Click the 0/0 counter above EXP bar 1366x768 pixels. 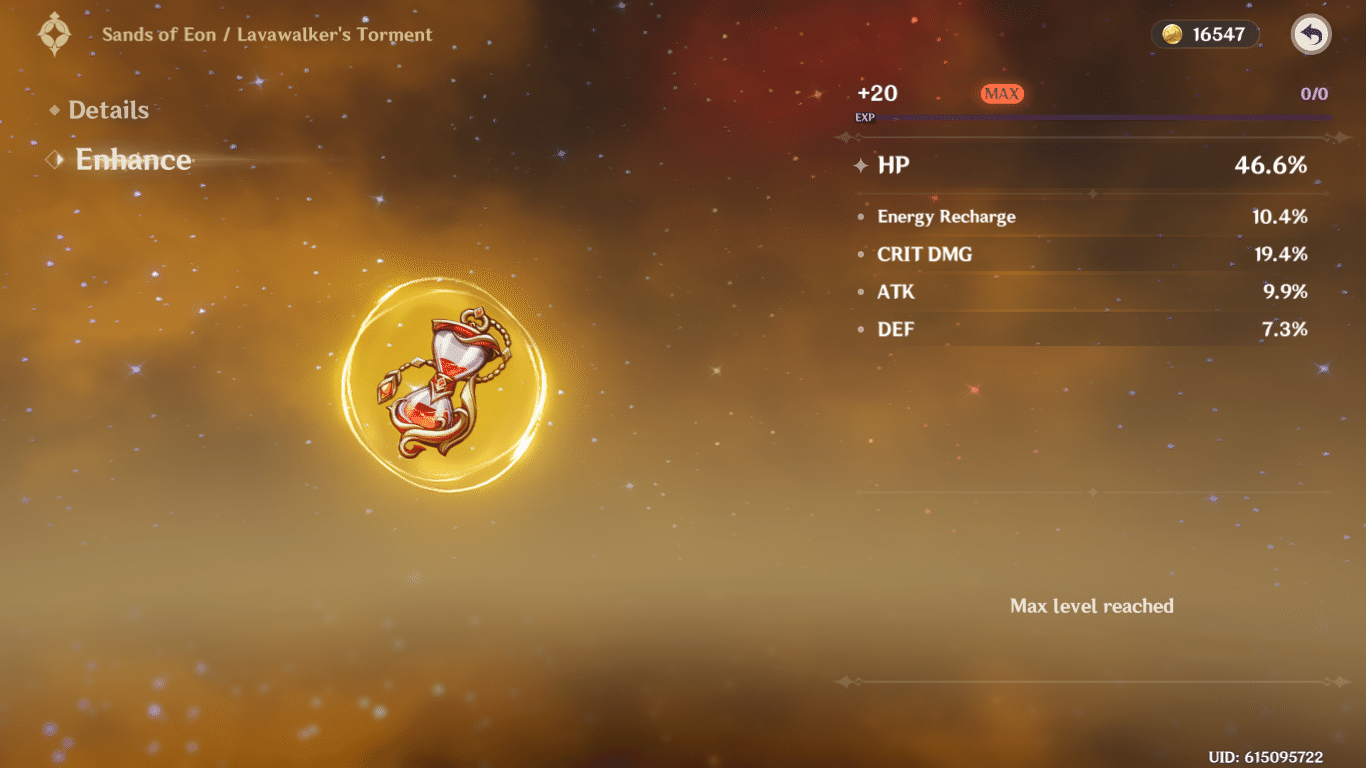pos(1312,93)
